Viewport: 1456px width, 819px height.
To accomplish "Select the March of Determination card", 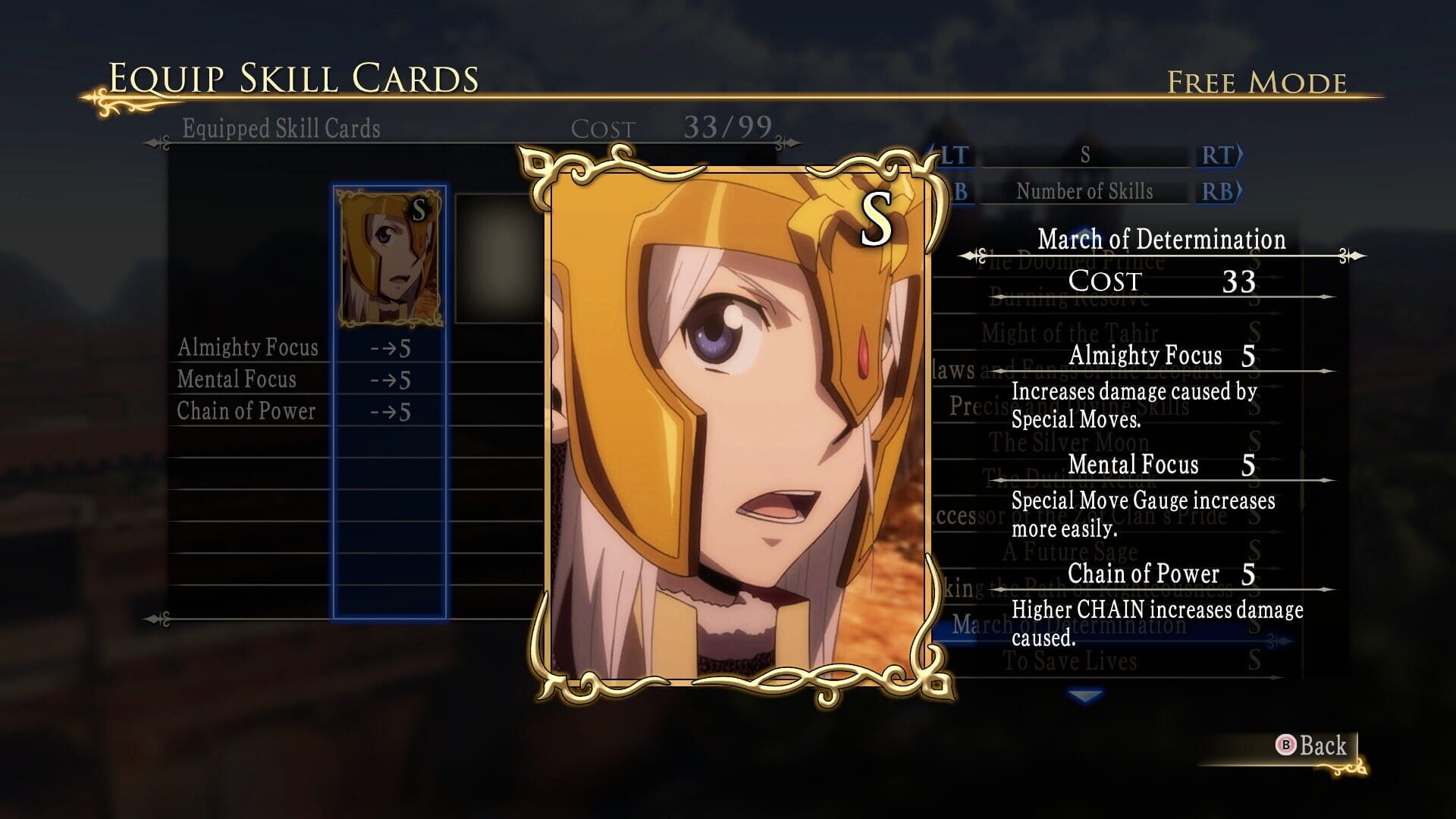I will tap(1062, 623).
